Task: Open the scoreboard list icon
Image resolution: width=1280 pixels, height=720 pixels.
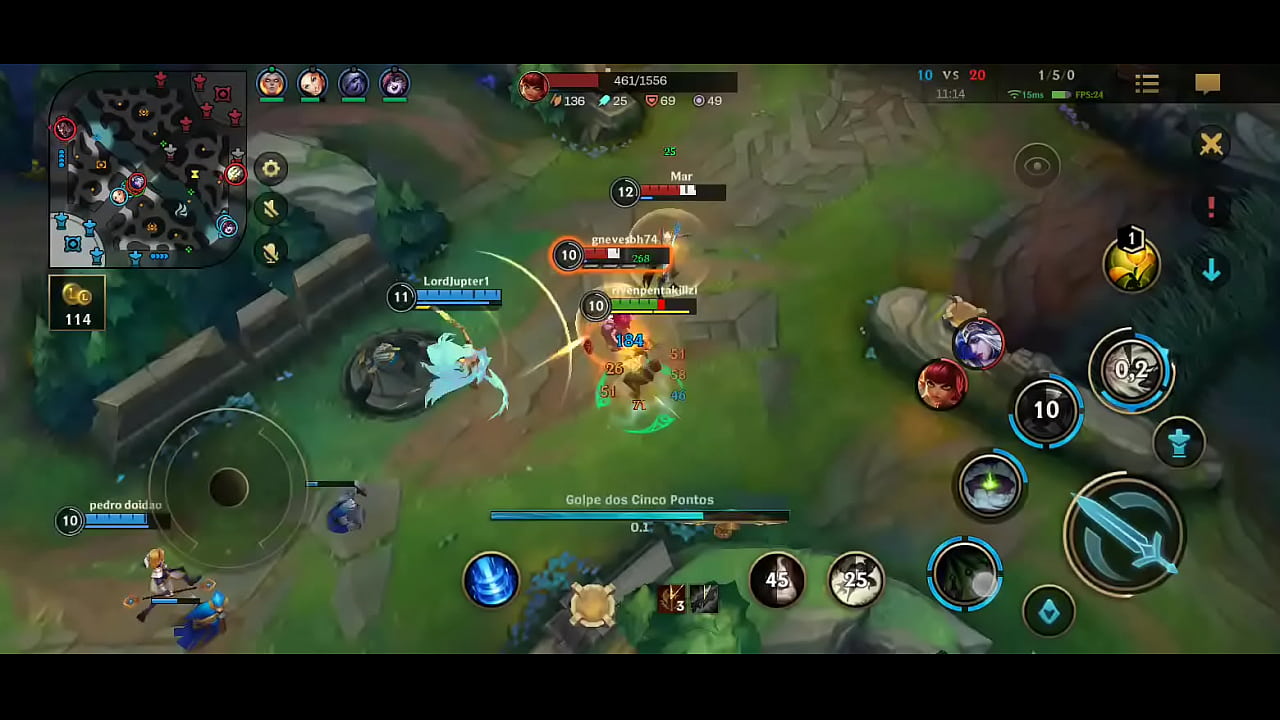Action: 1147,85
